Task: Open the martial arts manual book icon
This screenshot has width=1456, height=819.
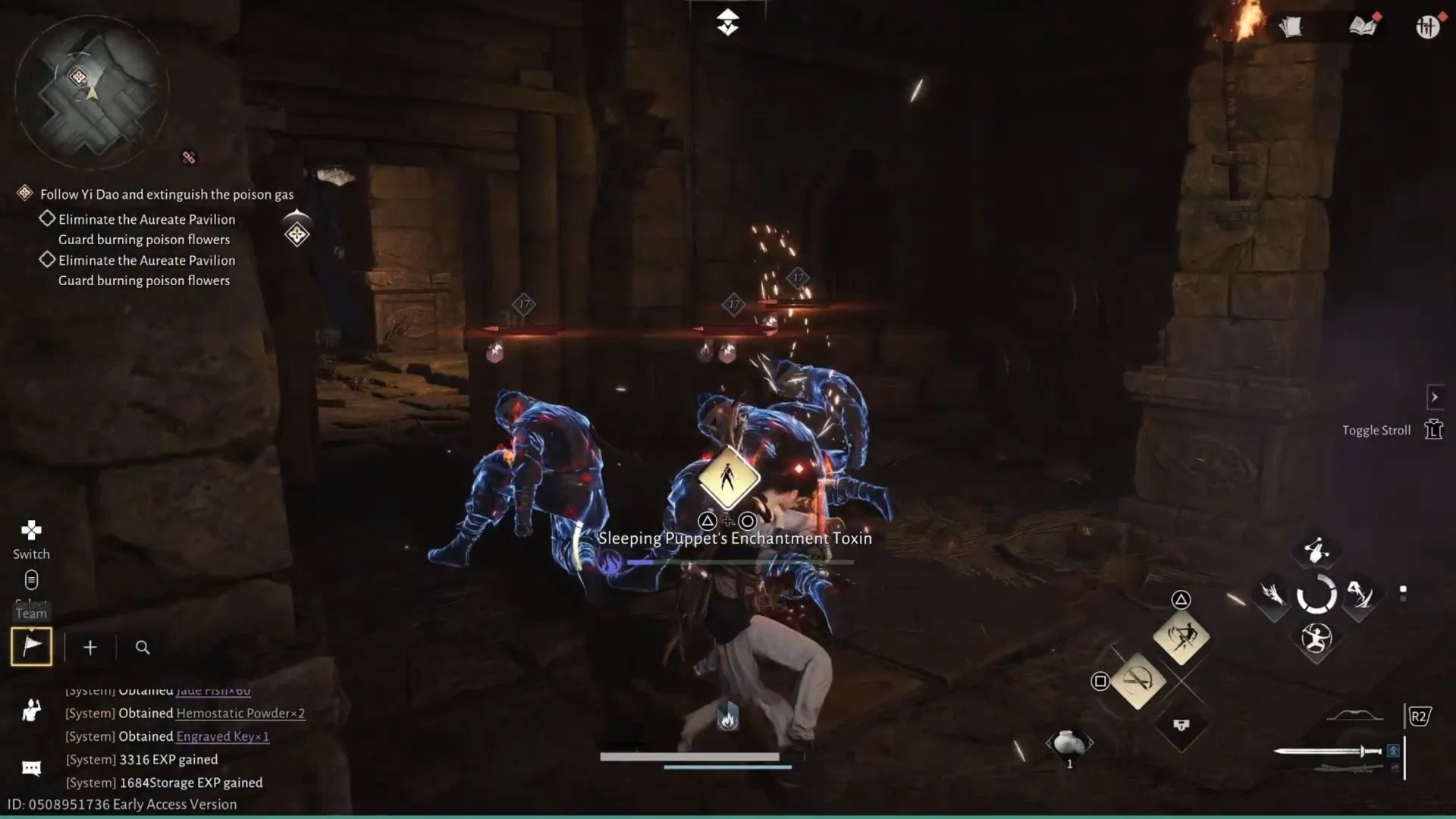Action: [x=1362, y=27]
